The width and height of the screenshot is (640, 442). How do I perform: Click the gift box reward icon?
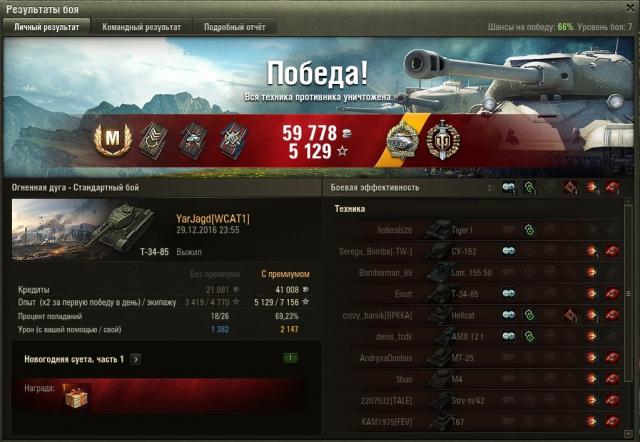tap(76, 397)
